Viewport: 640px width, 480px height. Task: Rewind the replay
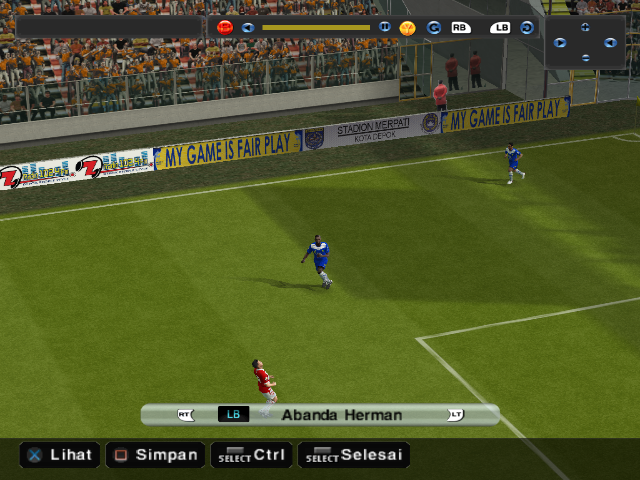click(x=248, y=27)
